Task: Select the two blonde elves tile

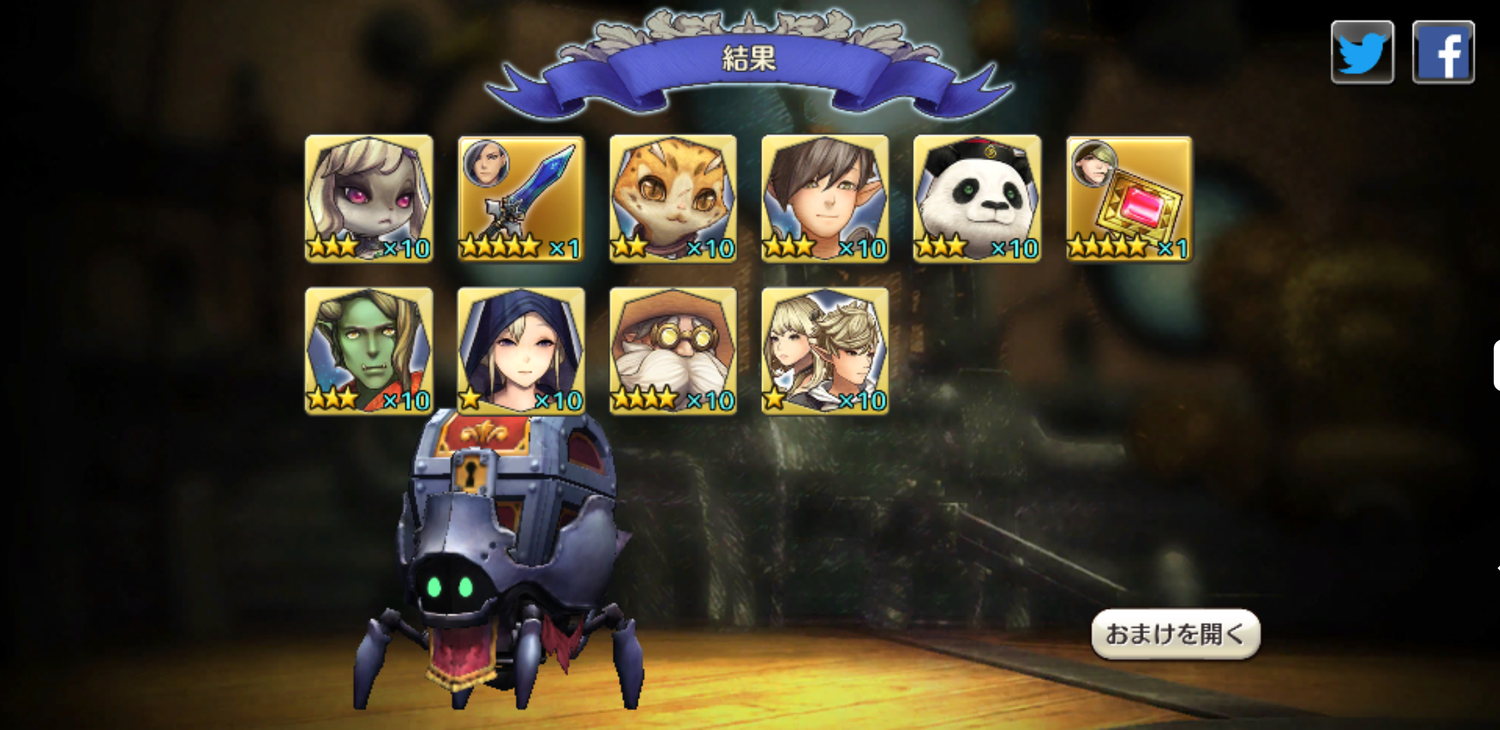Action: click(825, 350)
